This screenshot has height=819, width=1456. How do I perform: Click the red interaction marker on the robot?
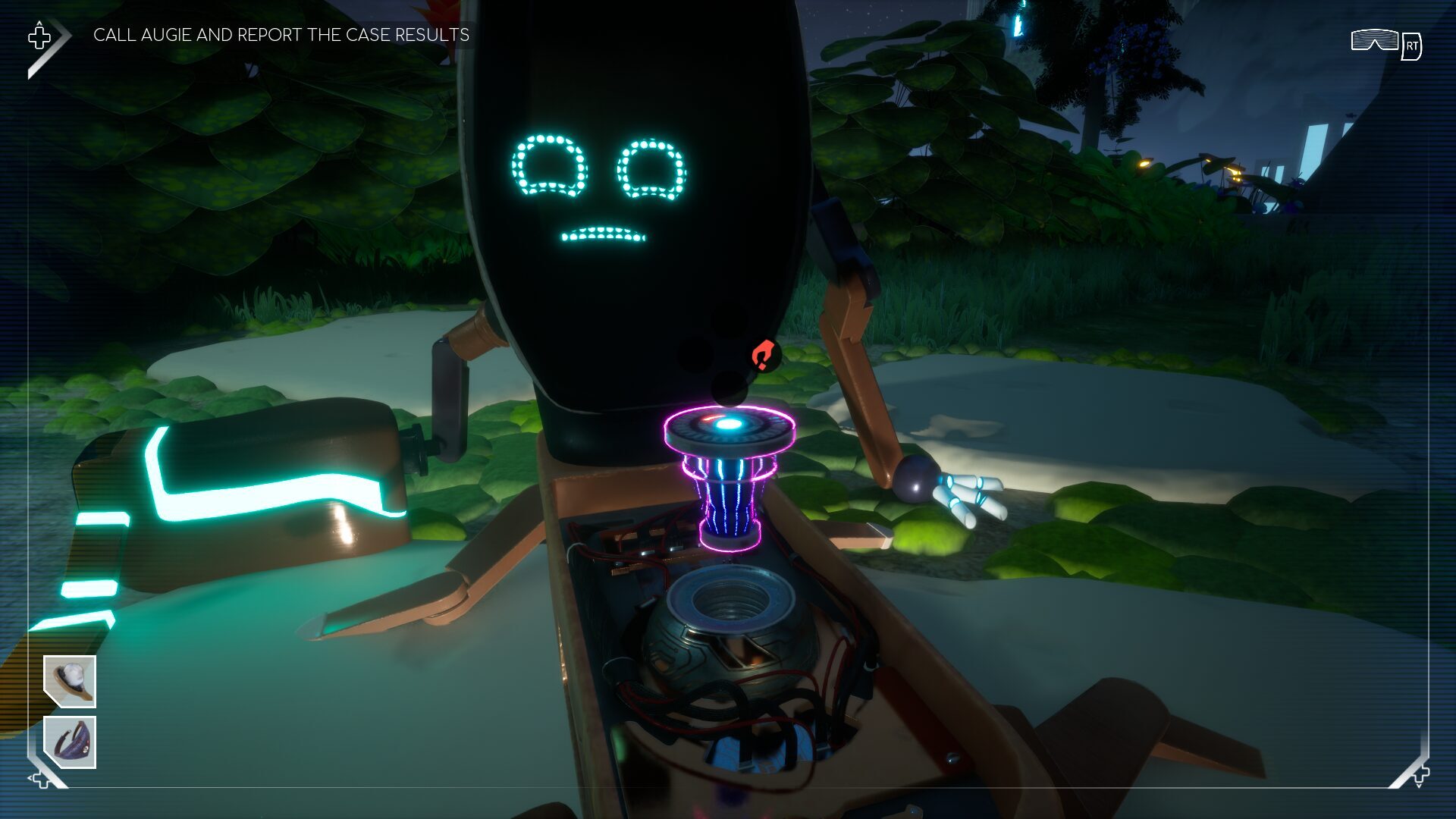(763, 355)
